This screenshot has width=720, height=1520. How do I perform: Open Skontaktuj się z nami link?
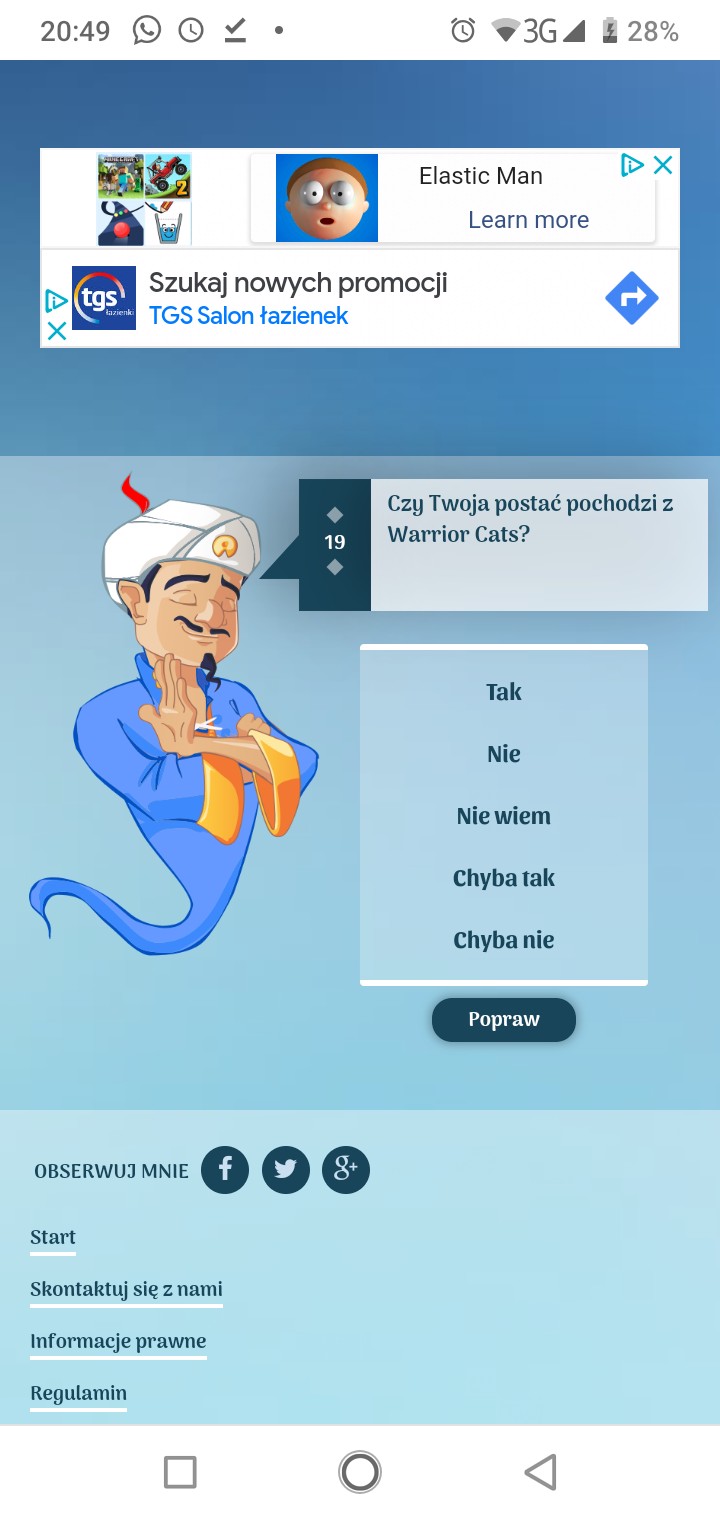(x=126, y=1290)
